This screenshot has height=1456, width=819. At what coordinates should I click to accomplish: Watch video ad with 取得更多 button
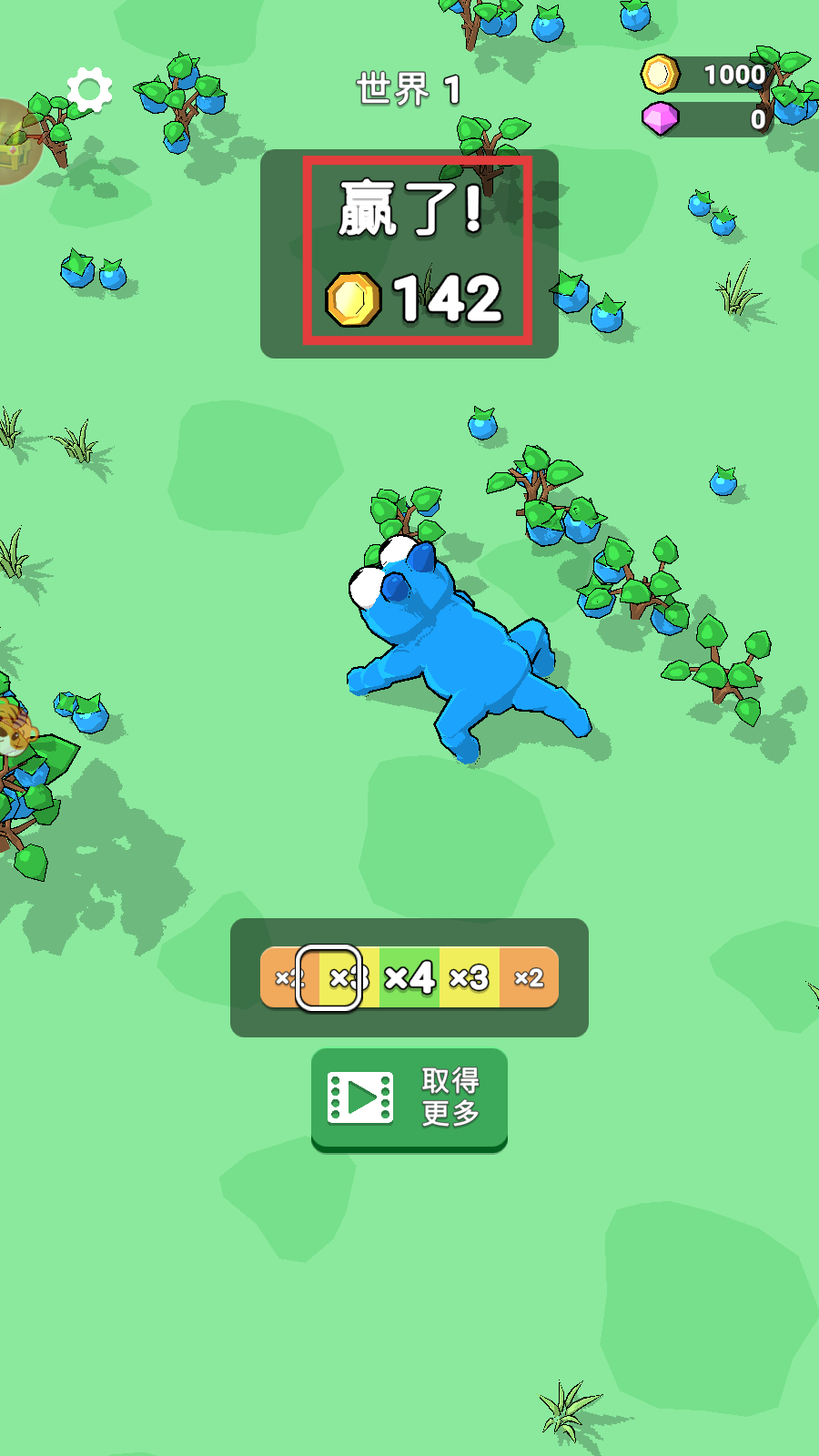(409, 1098)
